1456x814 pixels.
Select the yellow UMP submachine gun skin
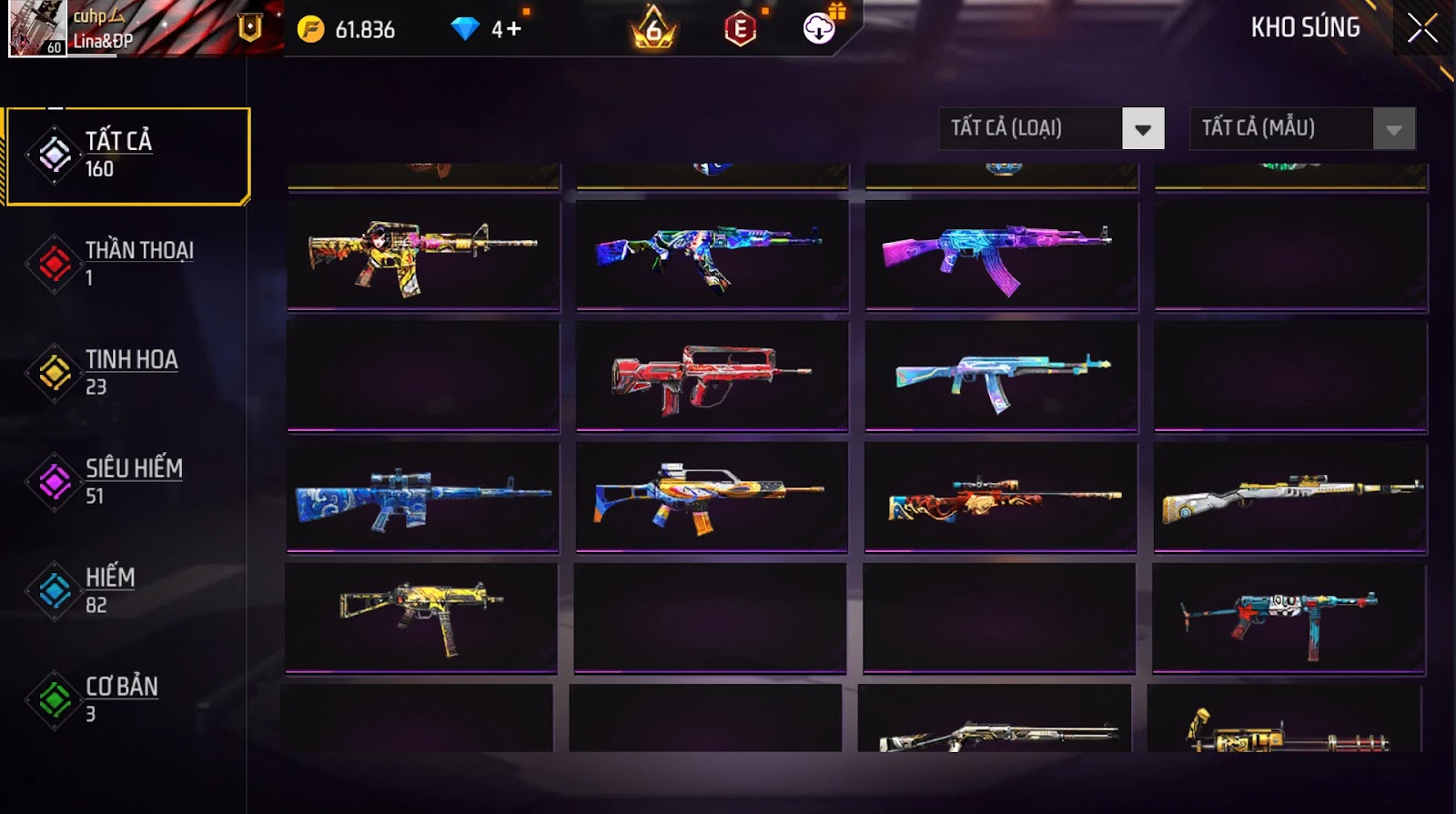[x=421, y=617]
